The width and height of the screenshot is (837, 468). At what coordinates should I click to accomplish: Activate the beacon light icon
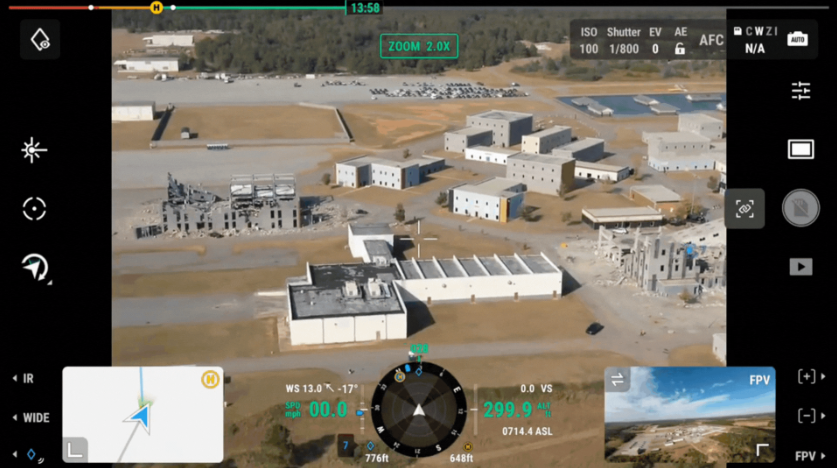[x=34, y=150]
